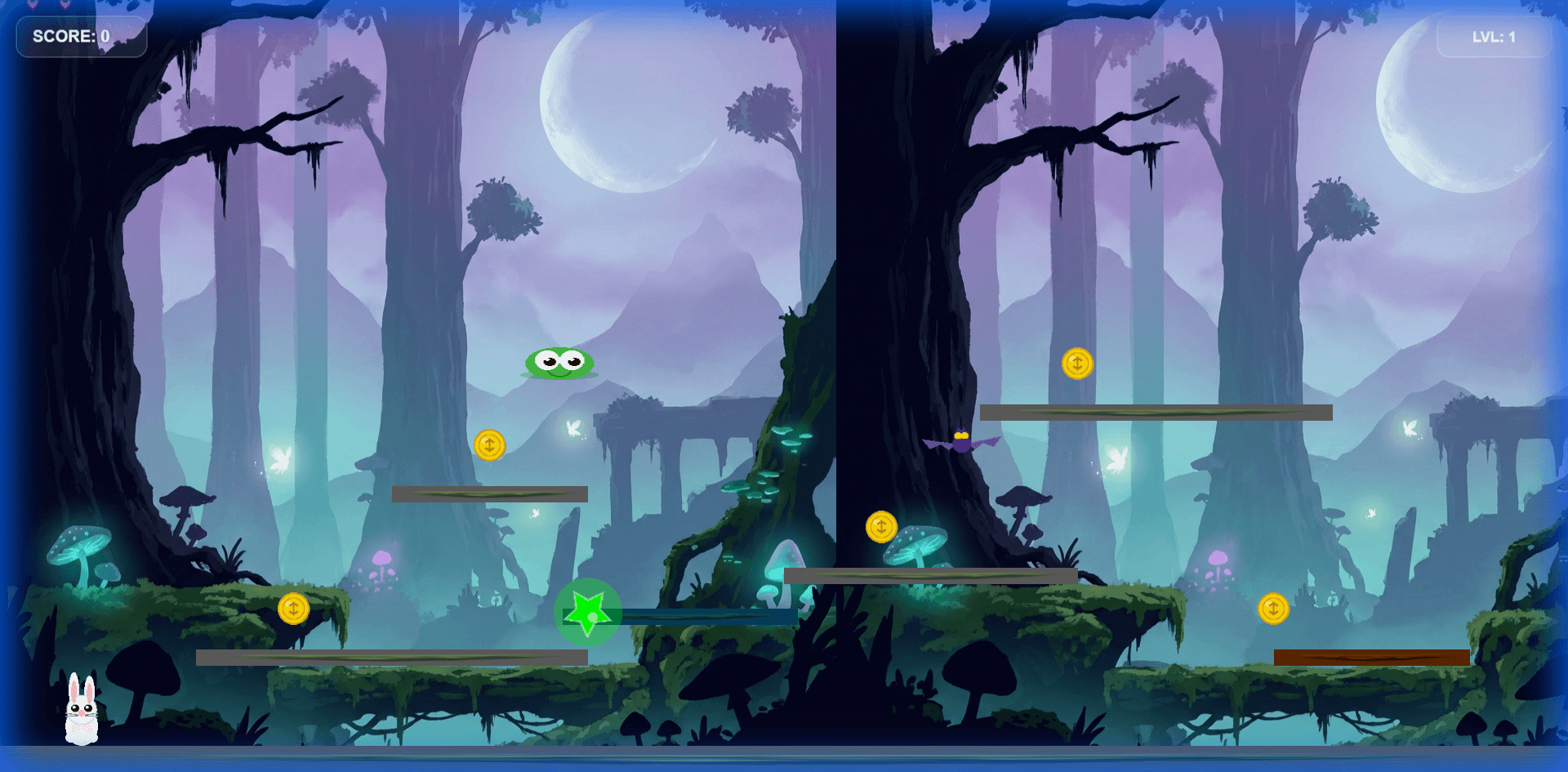Click the green frog enemy
This screenshot has height=772, width=1568.
click(558, 364)
